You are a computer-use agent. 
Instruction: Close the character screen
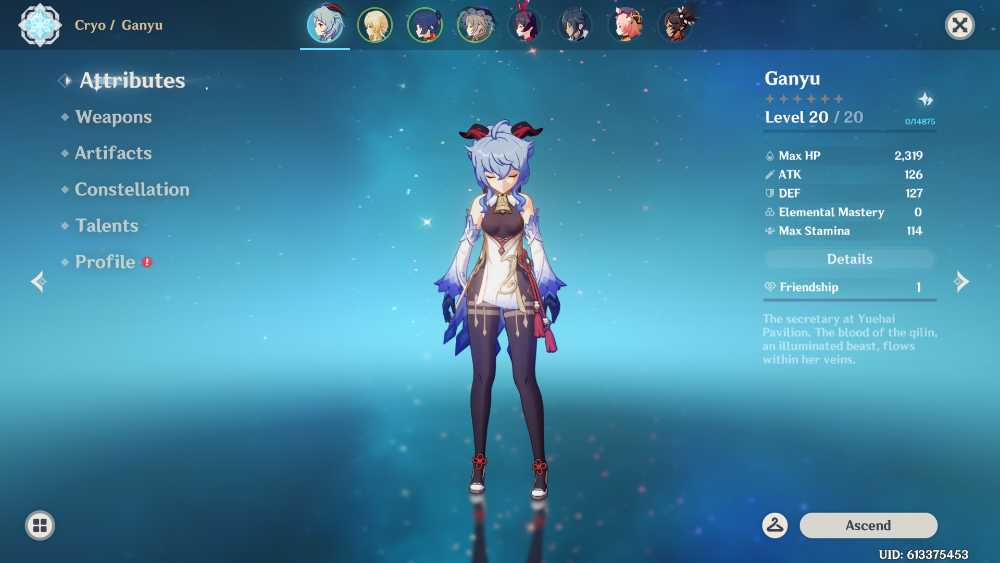pos(960,25)
